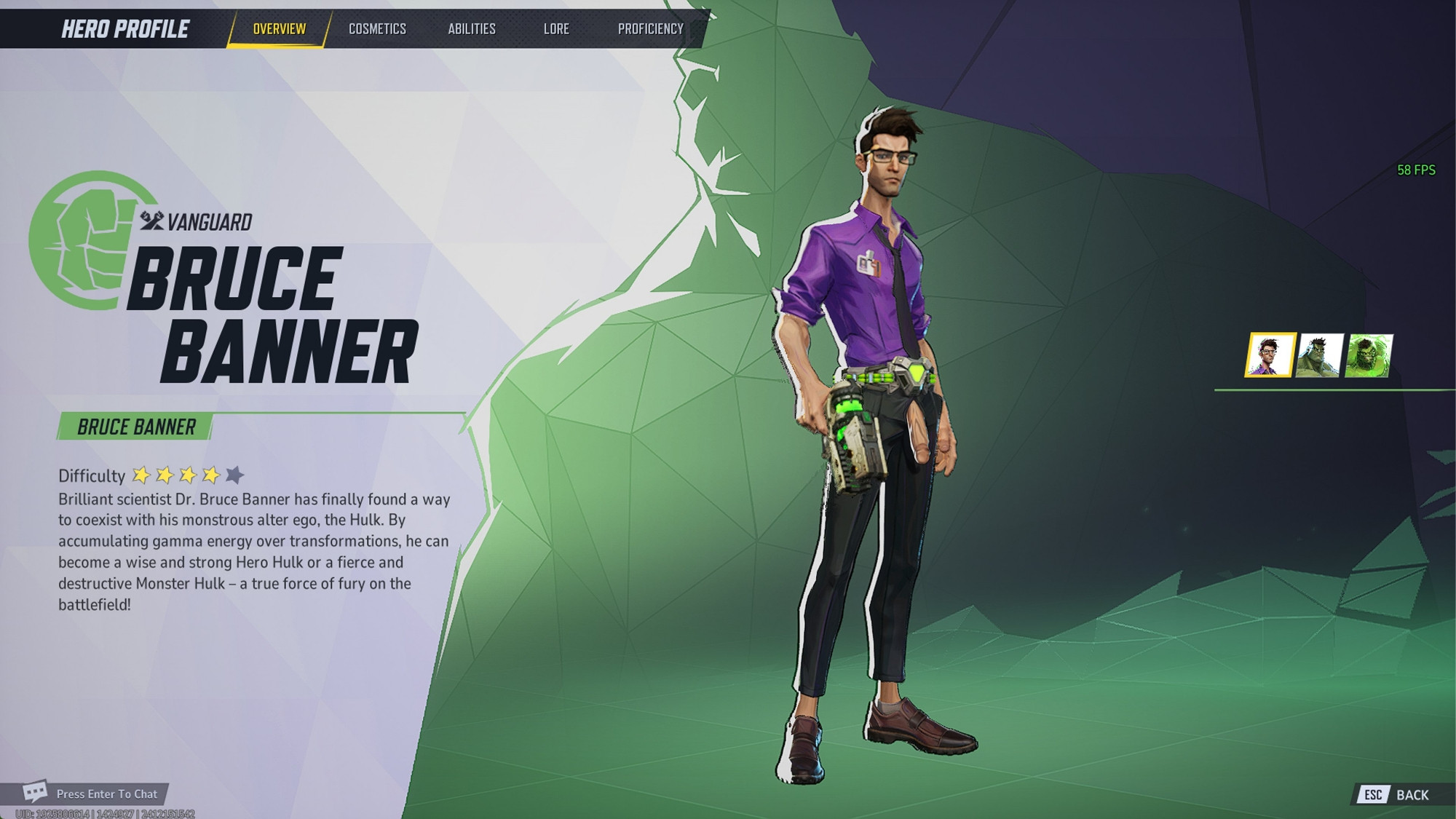Select the Monster Hulk form thumbnail
Viewport: 1456px width, 819px height.
click(x=1369, y=355)
